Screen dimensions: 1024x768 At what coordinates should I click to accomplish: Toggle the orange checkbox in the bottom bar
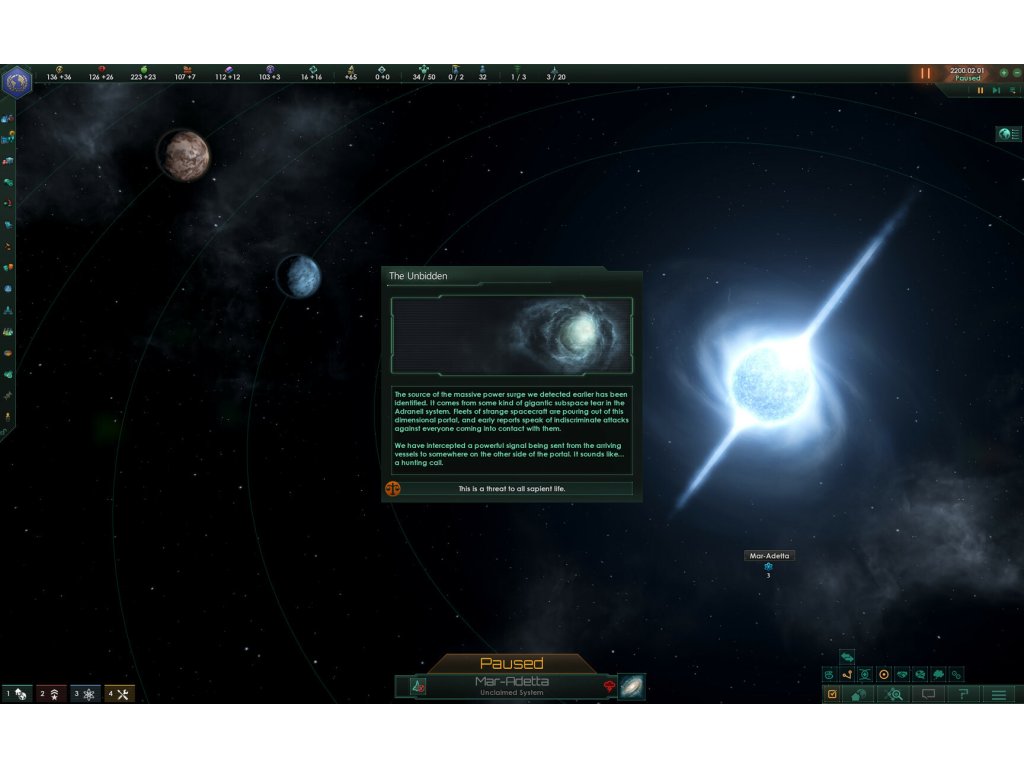tap(832, 694)
